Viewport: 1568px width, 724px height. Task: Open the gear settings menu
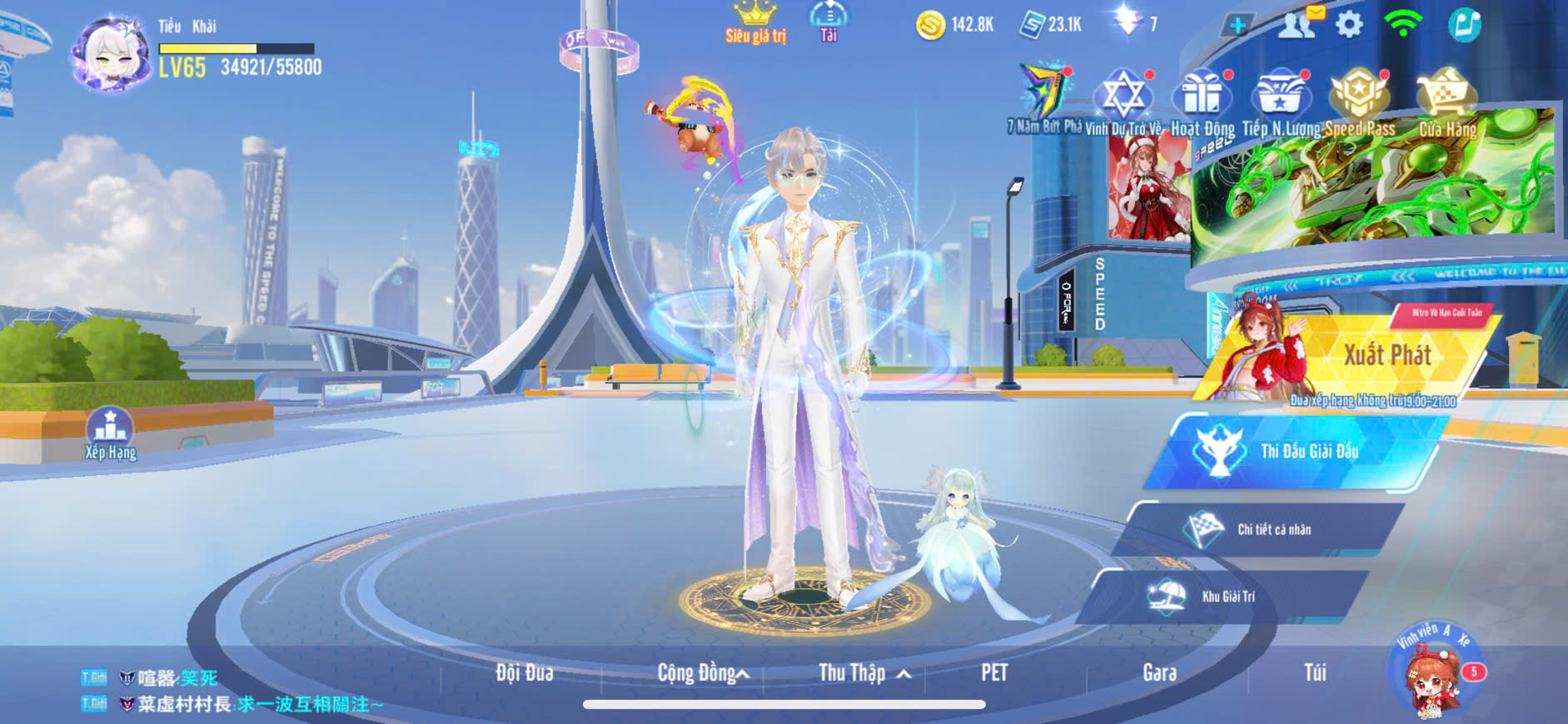click(1349, 25)
